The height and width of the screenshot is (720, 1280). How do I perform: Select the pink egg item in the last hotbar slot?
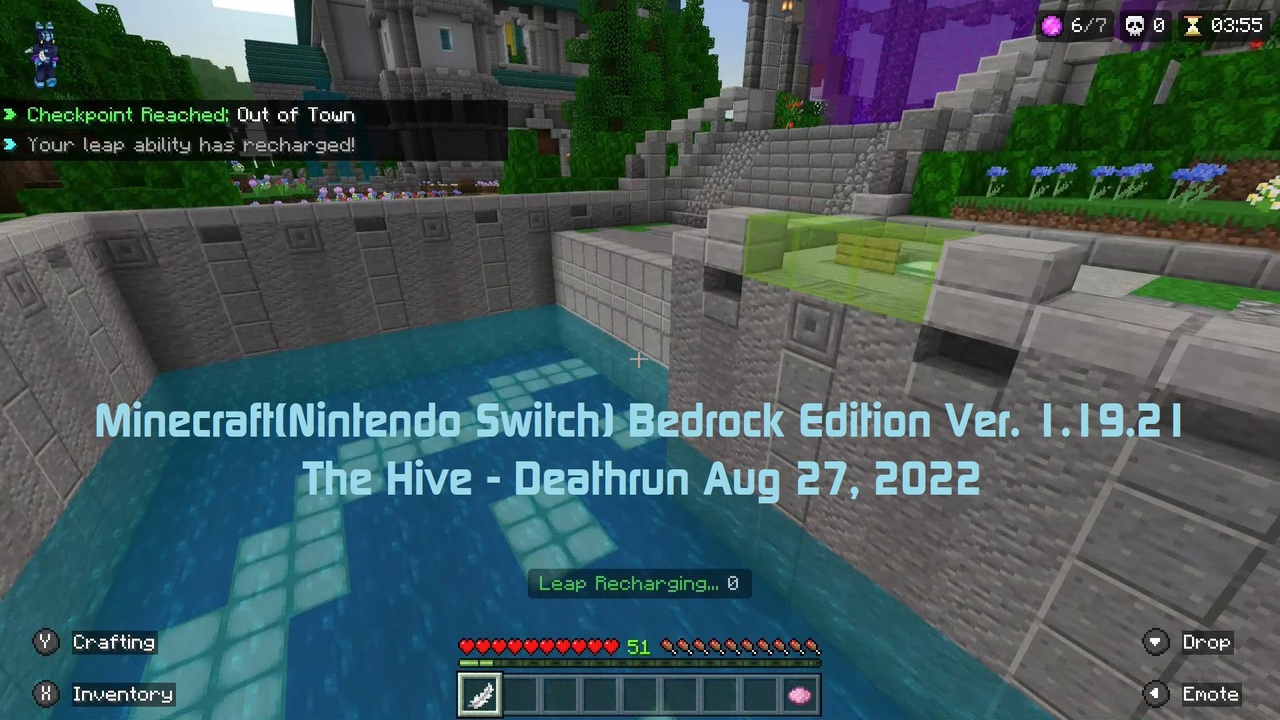(x=799, y=694)
